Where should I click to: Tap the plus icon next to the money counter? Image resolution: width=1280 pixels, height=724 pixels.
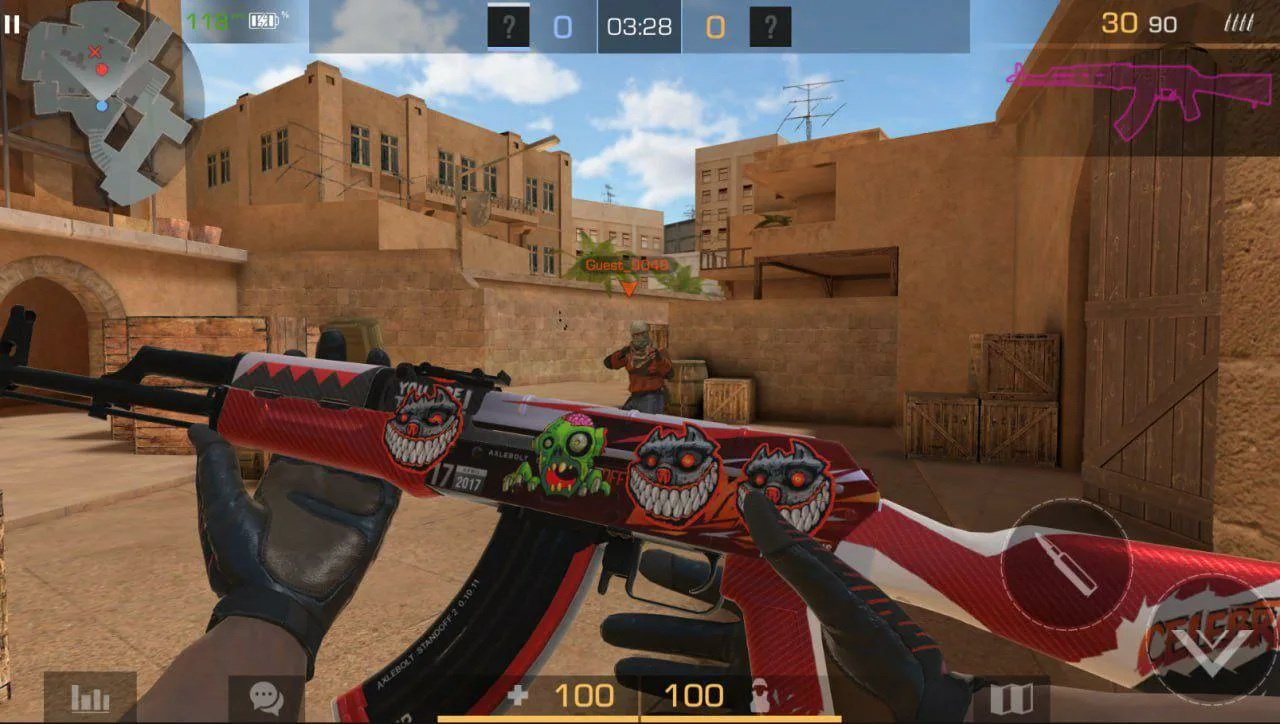pyautogui.click(x=520, y=694)
